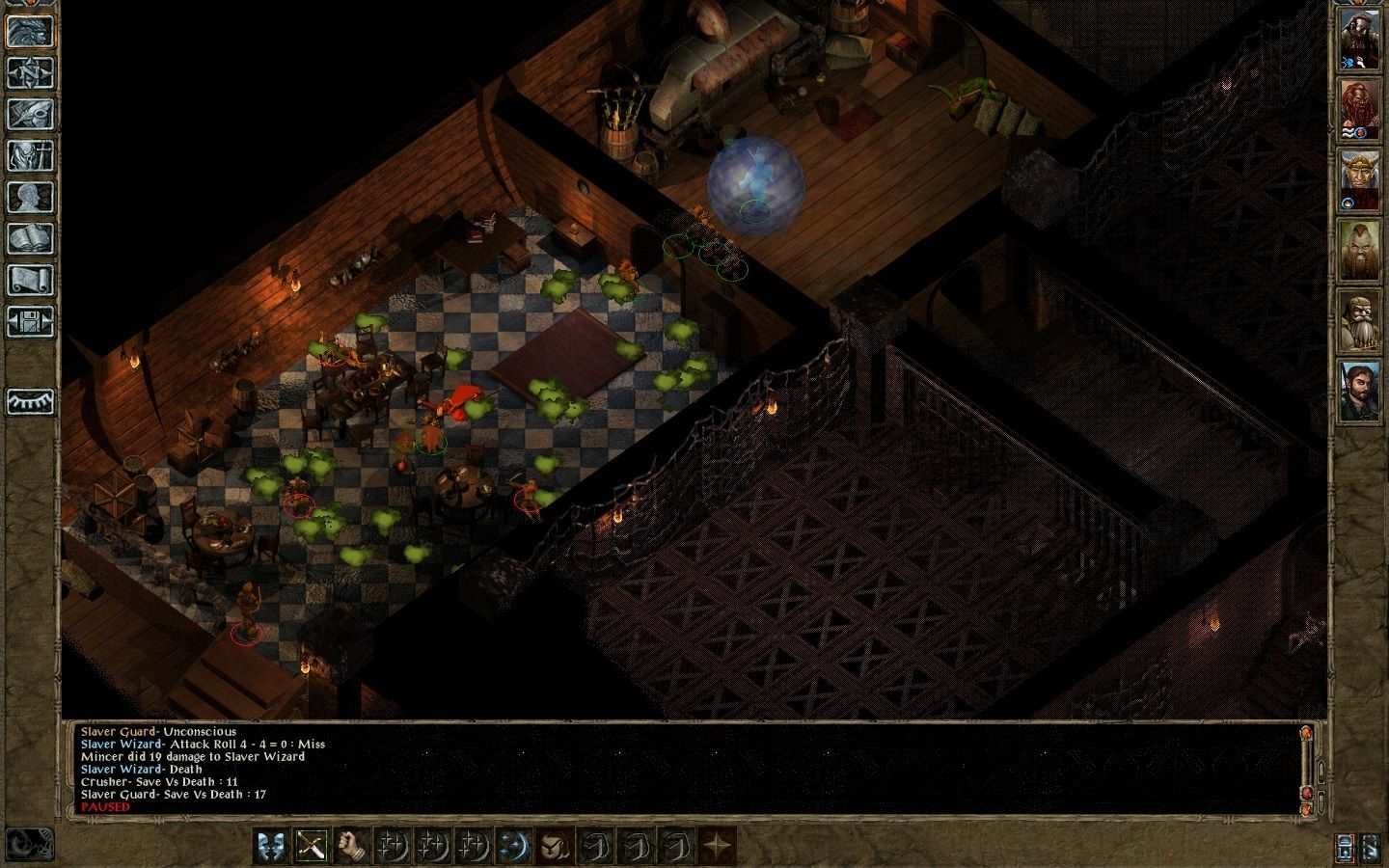
Task: Open the area map with the compass button
Action: click(30, 72)
